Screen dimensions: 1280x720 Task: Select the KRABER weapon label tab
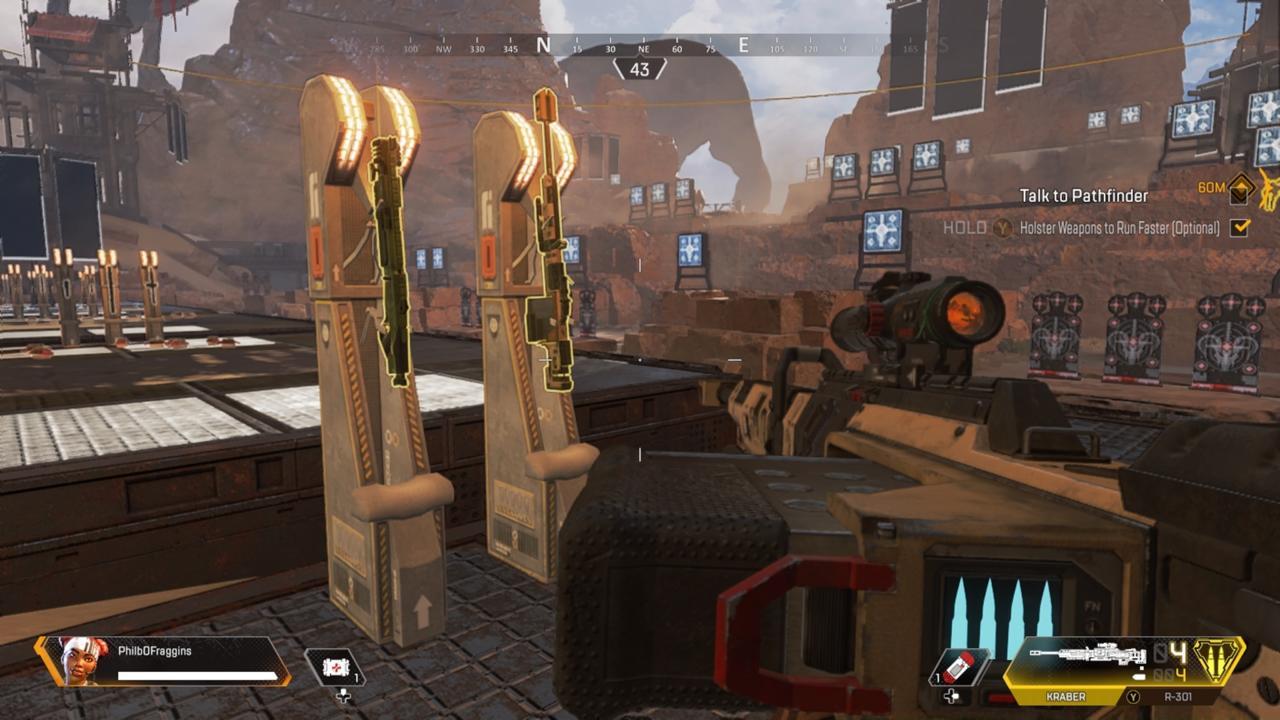coord(1065,696)
